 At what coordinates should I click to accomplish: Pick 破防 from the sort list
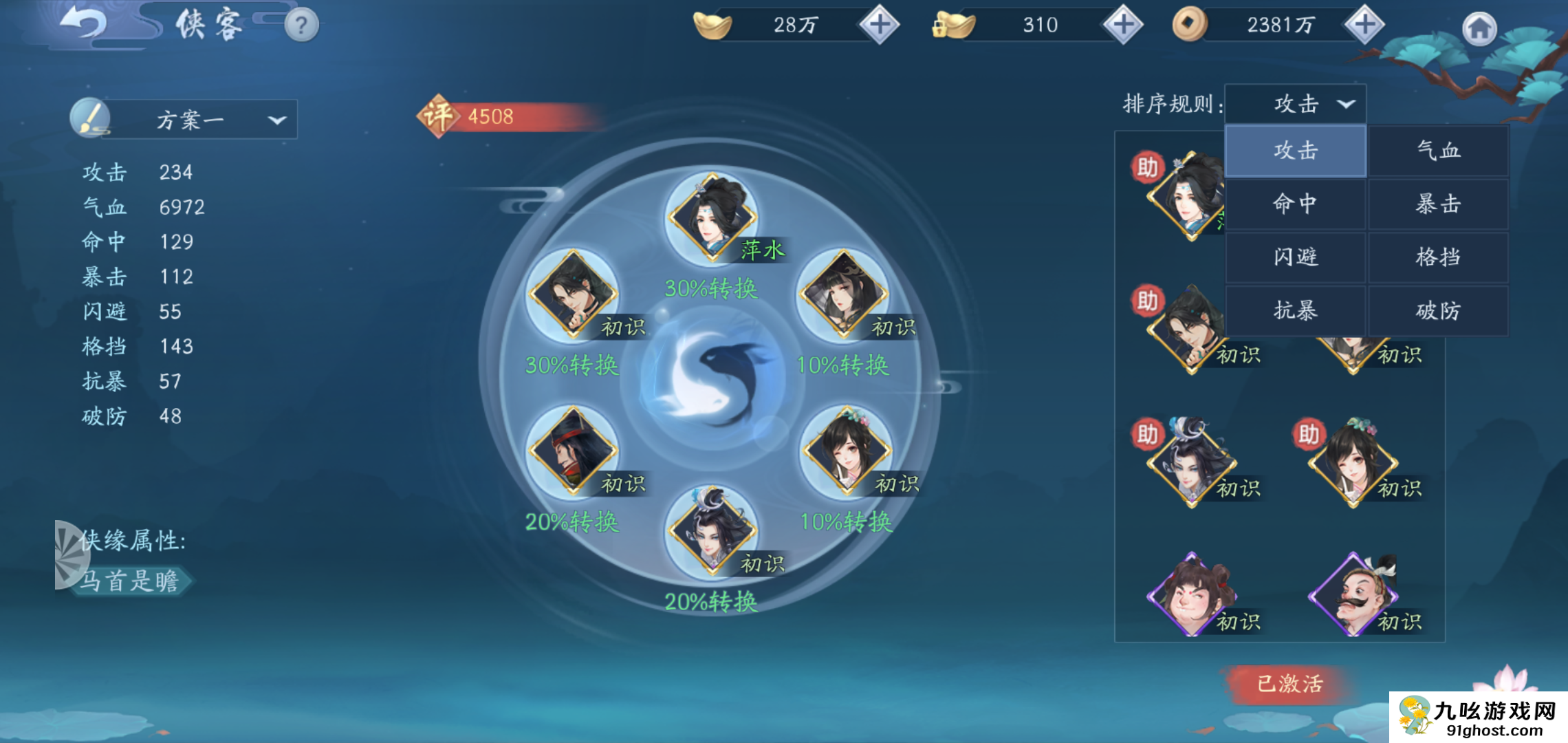1438,311
